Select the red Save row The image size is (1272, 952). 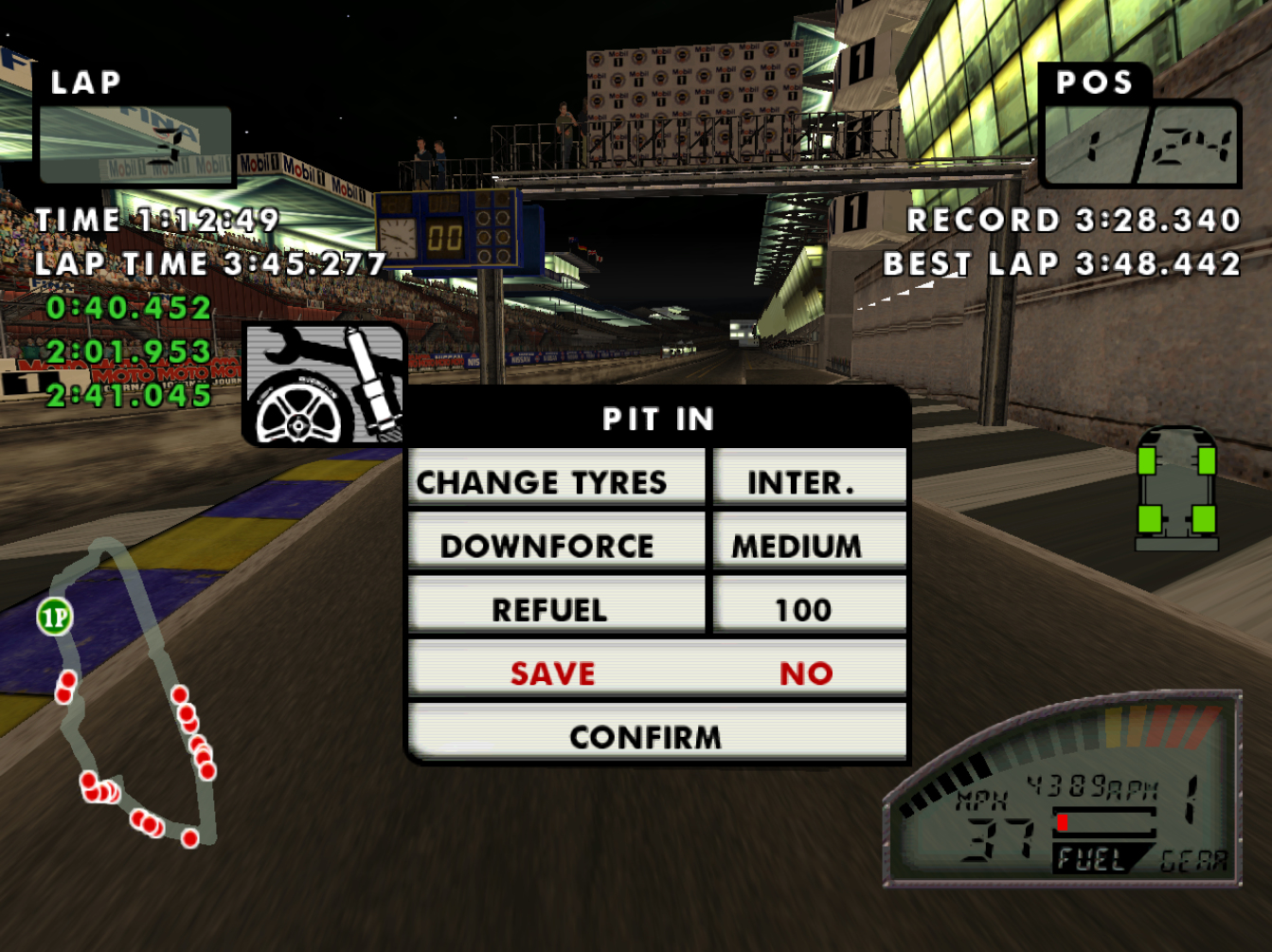656,673
